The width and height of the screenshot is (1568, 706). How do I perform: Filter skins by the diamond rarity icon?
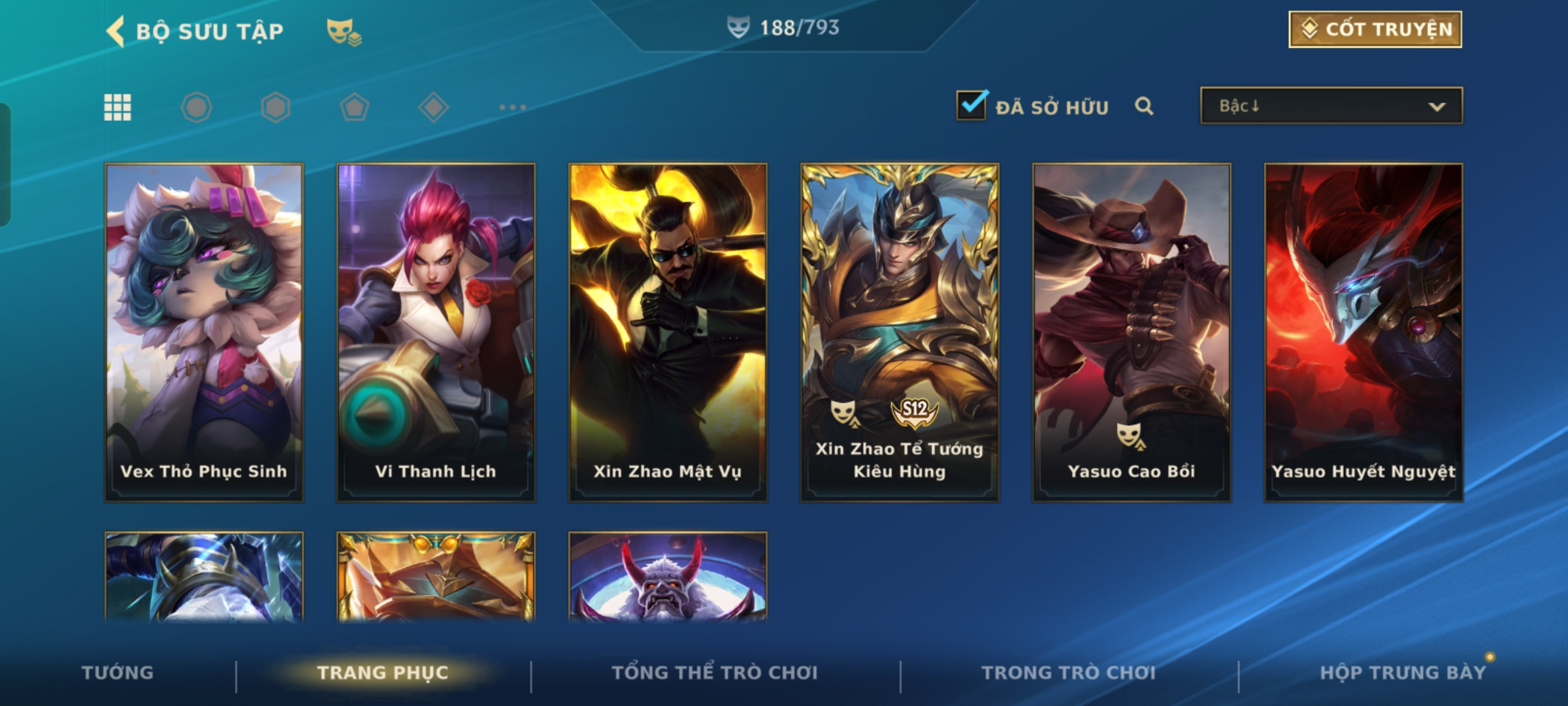coord(433,107)
